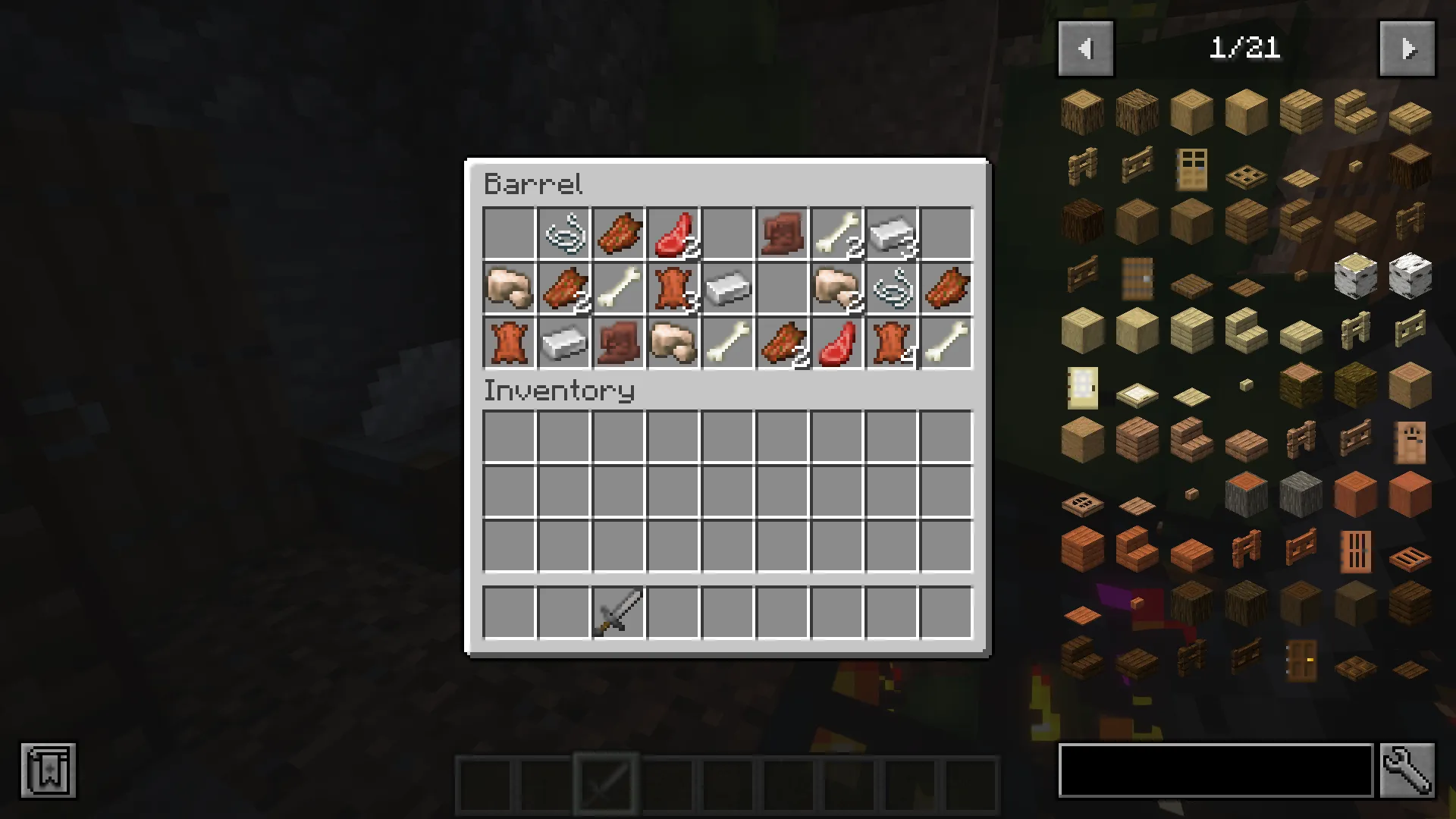Go to the next JEI page
Image resolution: width=1456 pixels, height=819 pixels.
[x=1407, y=48]
